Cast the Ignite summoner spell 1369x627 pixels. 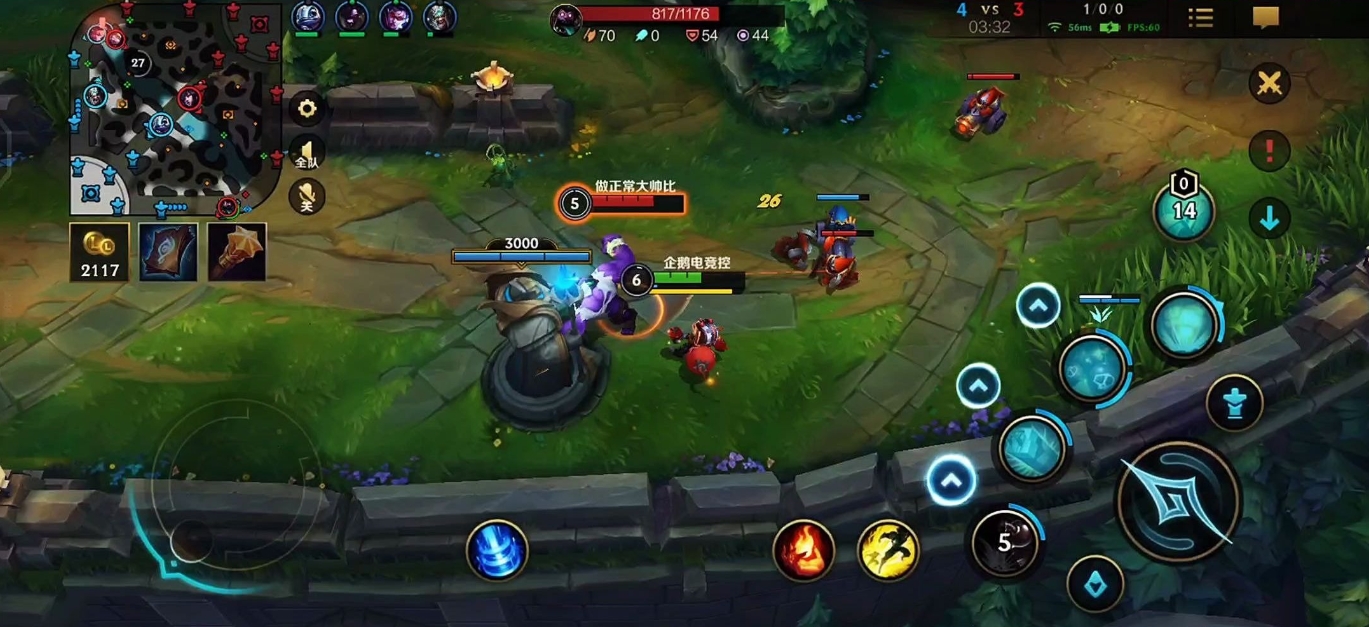click(803, 550)
